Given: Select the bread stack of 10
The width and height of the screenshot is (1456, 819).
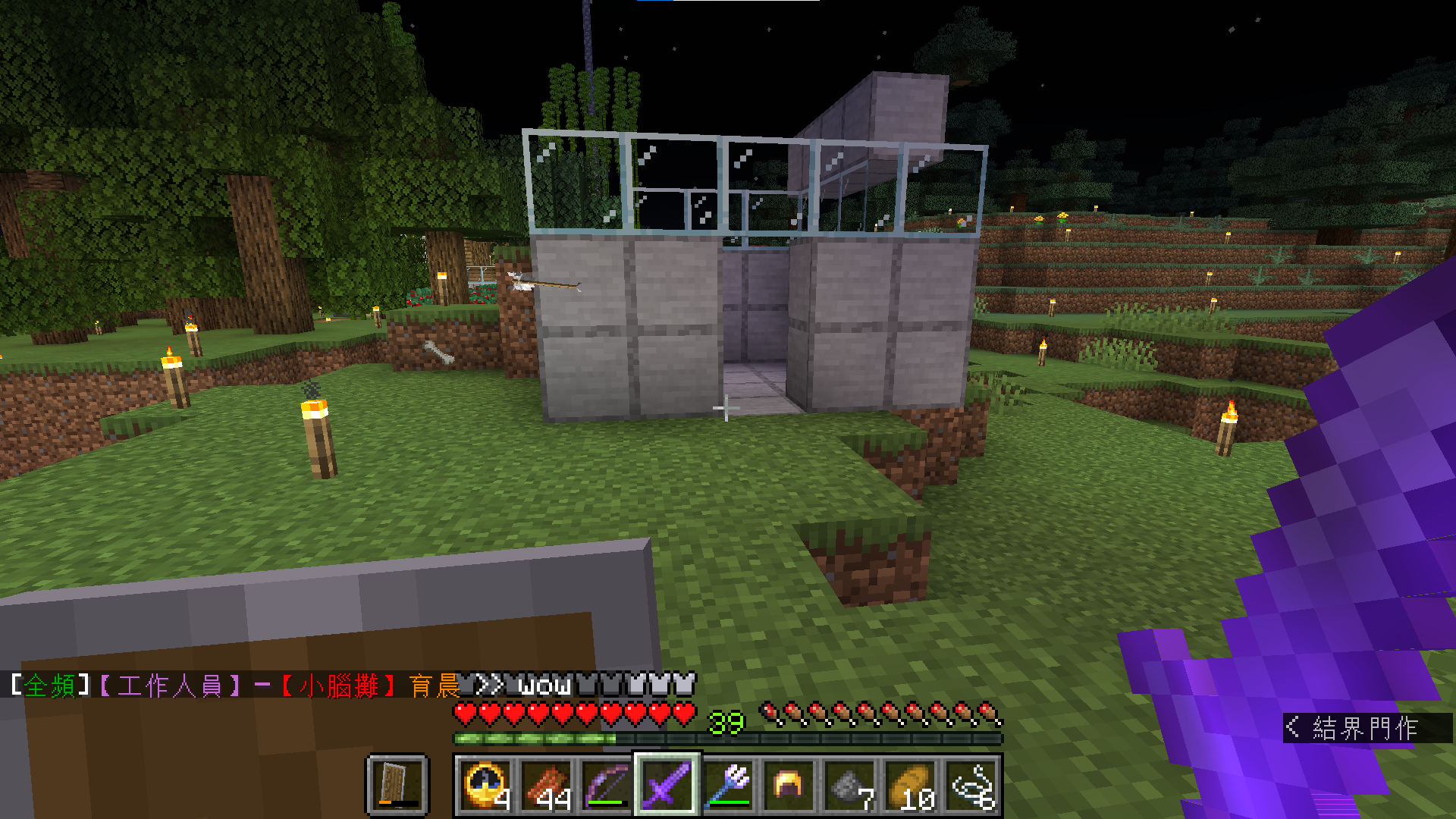Looking at the screenshot, I should tap(910, 786).
